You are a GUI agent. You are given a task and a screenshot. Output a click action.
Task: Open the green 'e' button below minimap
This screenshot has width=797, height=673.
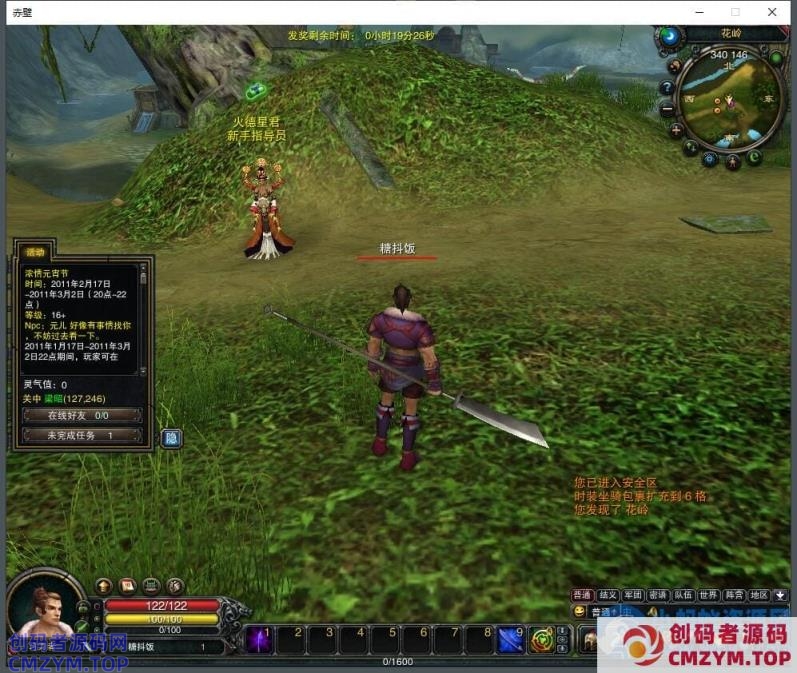pyautogui.click(x=754, y=157)
